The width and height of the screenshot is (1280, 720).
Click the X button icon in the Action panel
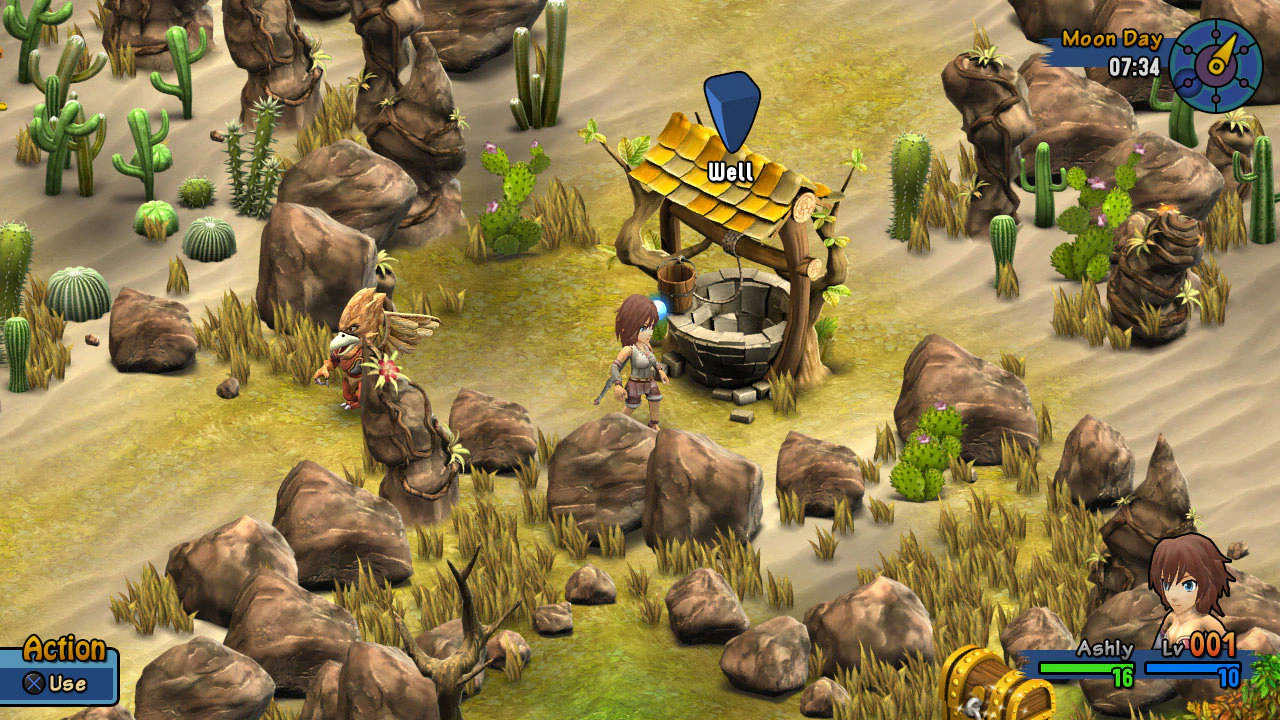31,683
